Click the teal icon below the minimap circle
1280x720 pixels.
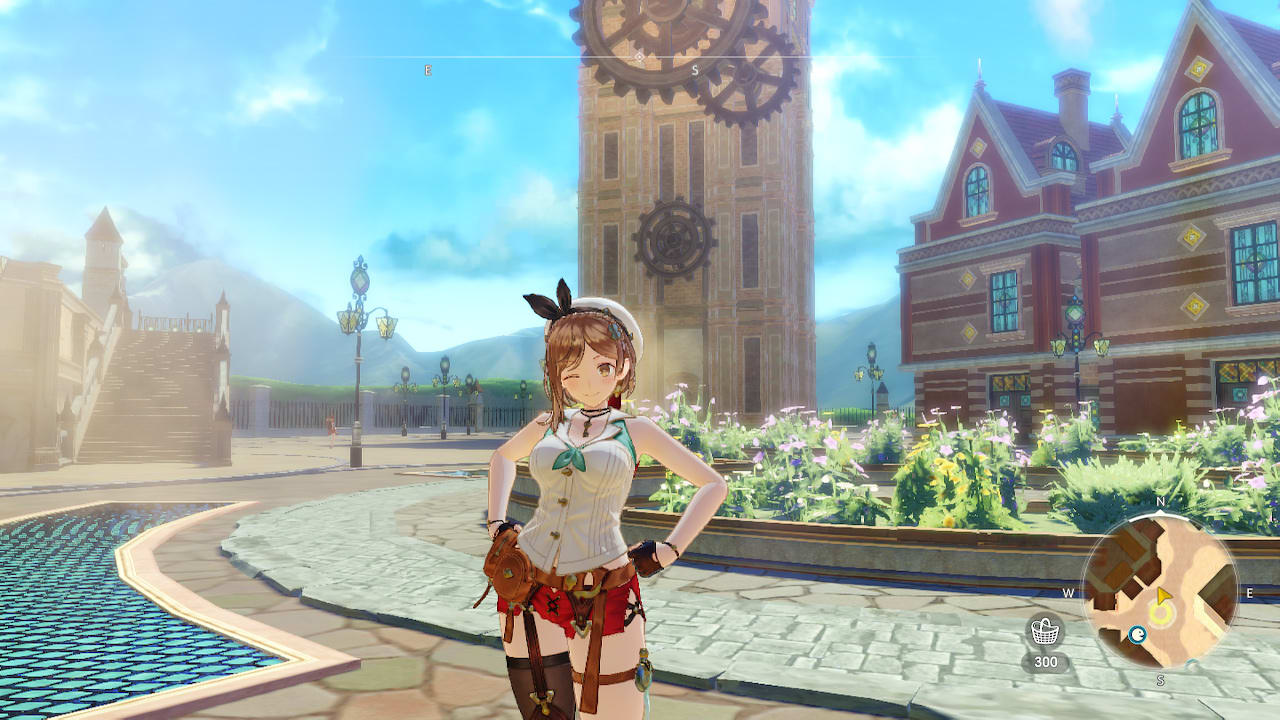(x=1192, y=662)
